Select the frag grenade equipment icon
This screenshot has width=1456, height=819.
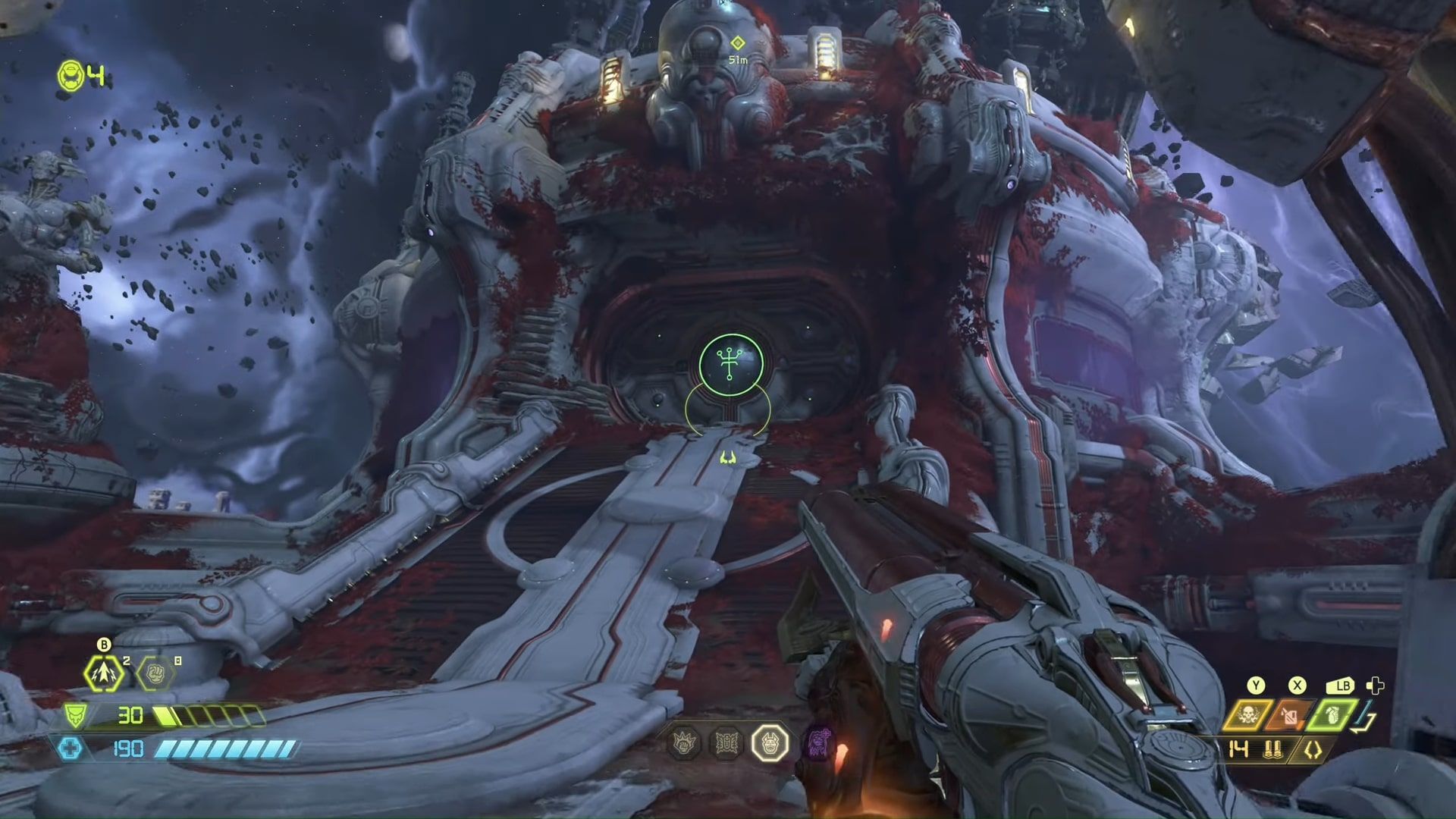(1332, 717)
